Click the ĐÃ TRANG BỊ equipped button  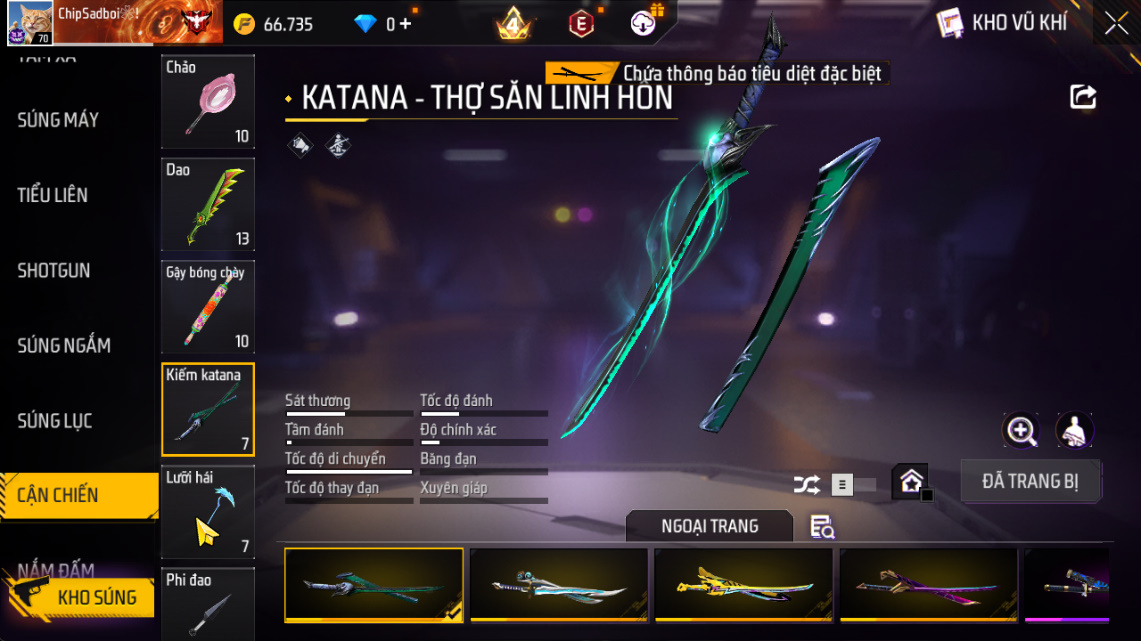point(1030,481)
